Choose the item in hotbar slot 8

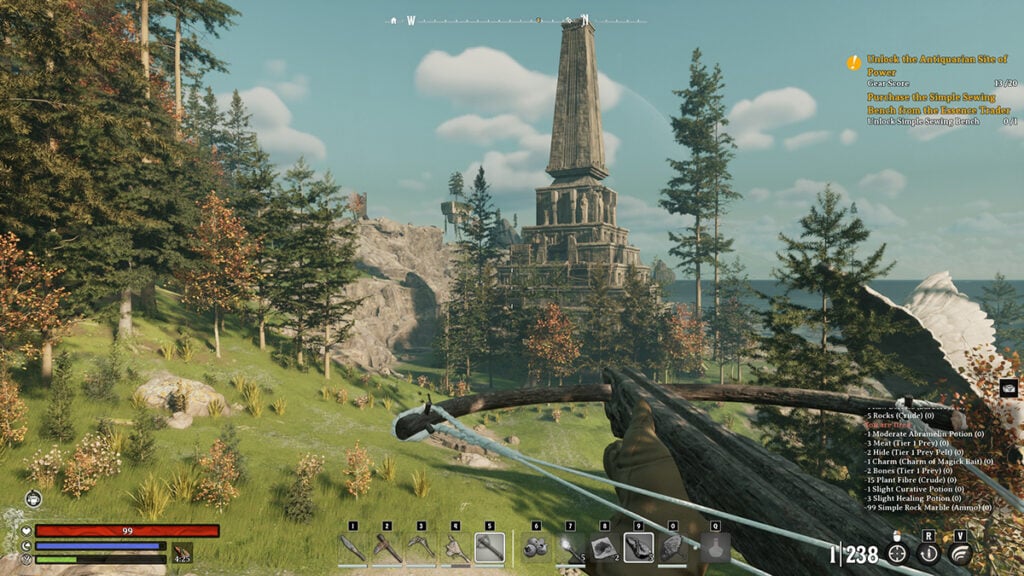604,548
